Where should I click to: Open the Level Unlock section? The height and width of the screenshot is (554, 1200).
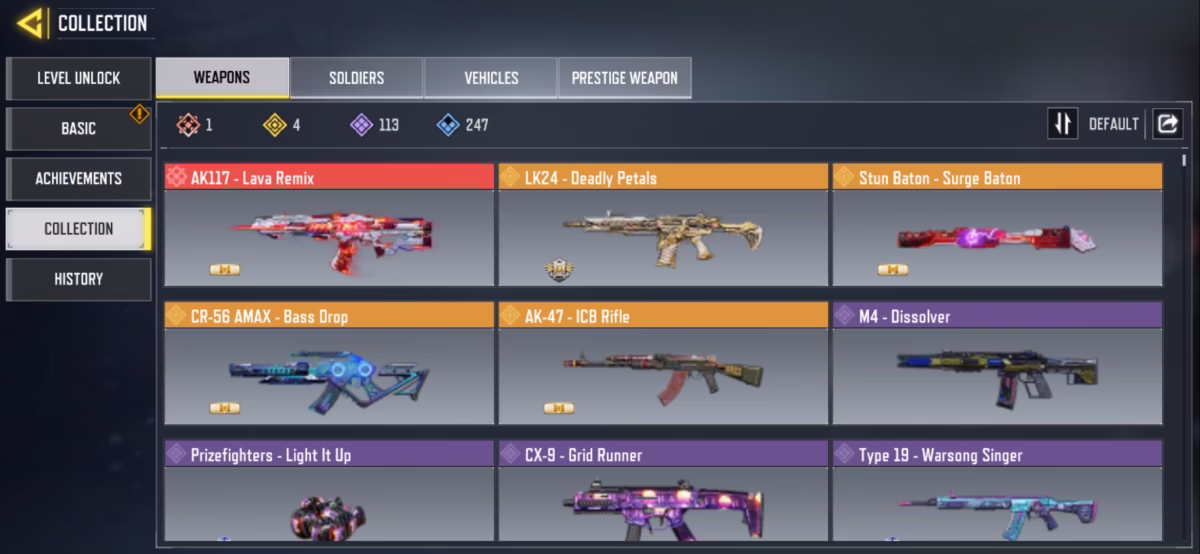[x=79, y=78]
